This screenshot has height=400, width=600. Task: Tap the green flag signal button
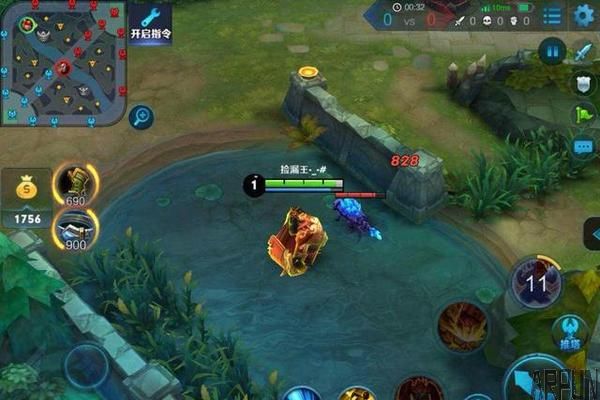[584, 115]
